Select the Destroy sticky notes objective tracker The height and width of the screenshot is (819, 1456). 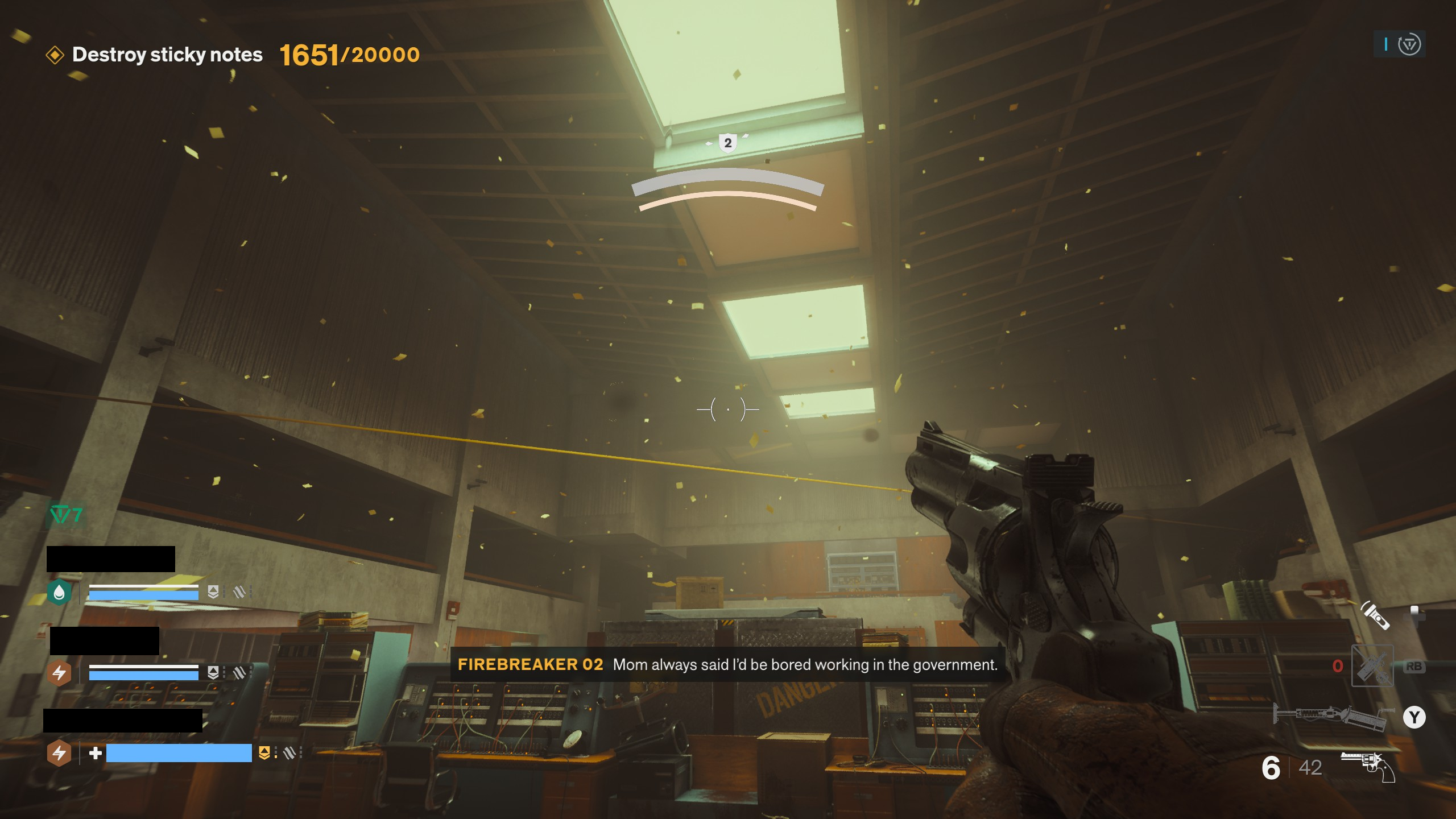pyautogui.click(x=167, y=55)
